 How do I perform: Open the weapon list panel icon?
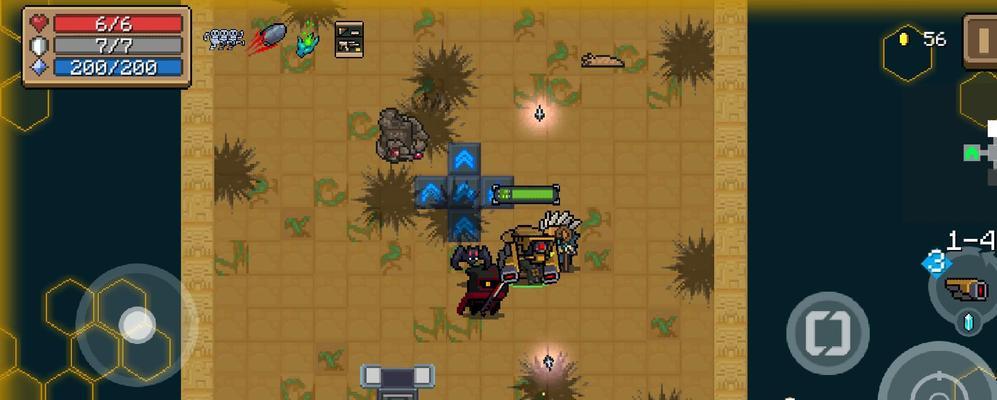tap(349, 39)
